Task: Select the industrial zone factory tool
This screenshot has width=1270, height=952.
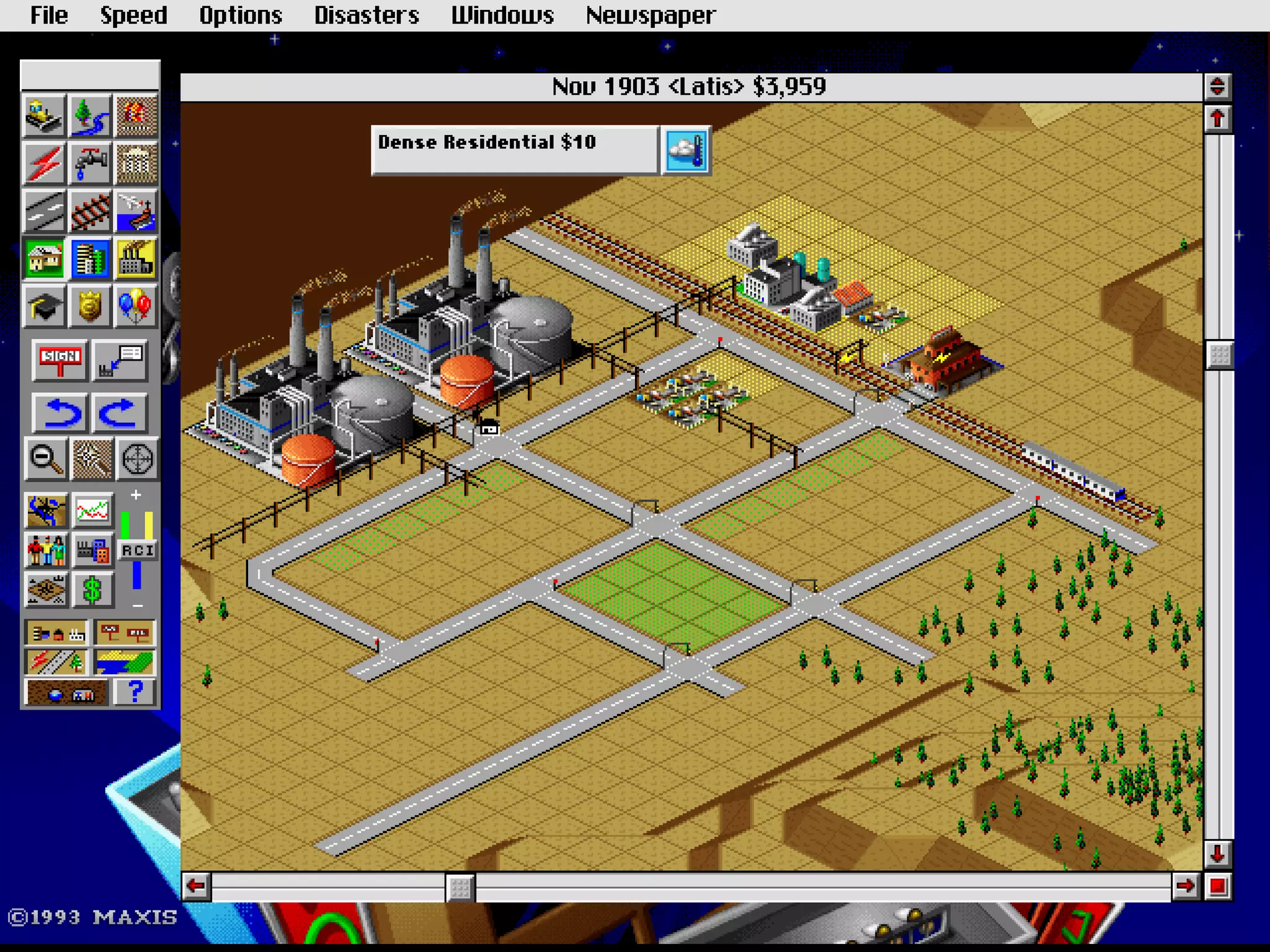Action: pos(136,258)
